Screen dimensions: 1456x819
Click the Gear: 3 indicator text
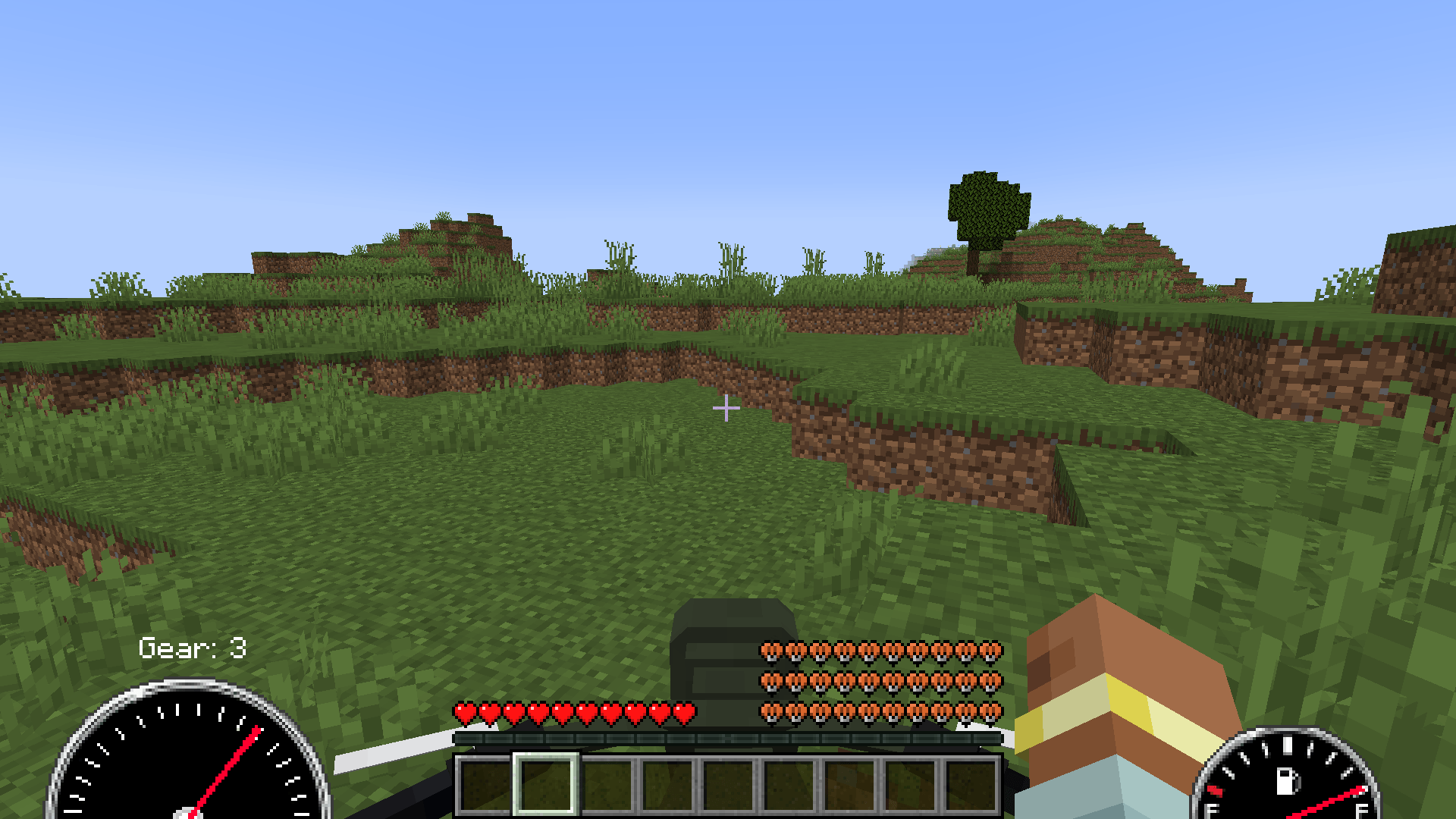point(193,648)
